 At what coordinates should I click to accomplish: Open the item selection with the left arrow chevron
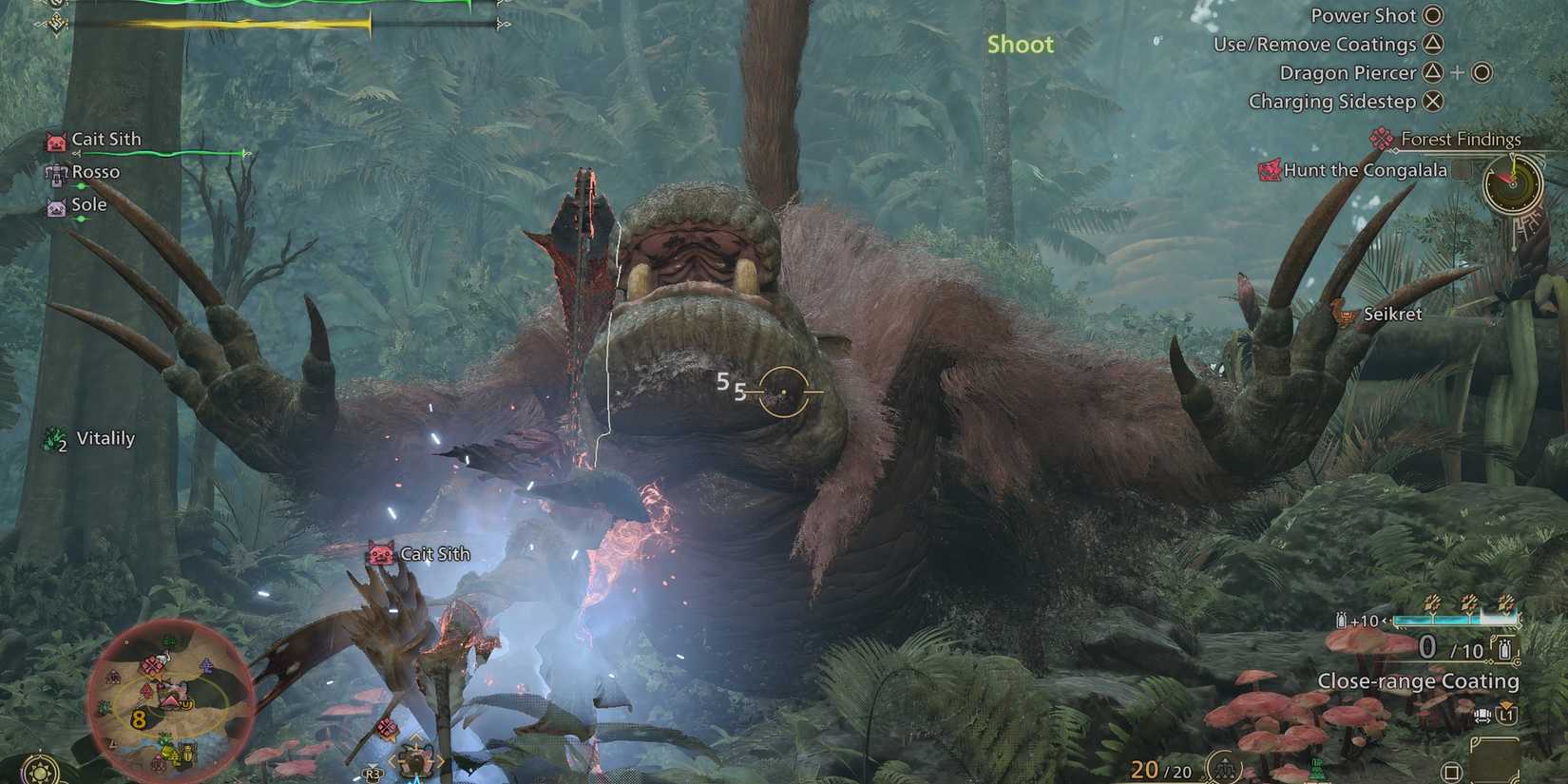(392, 759)
